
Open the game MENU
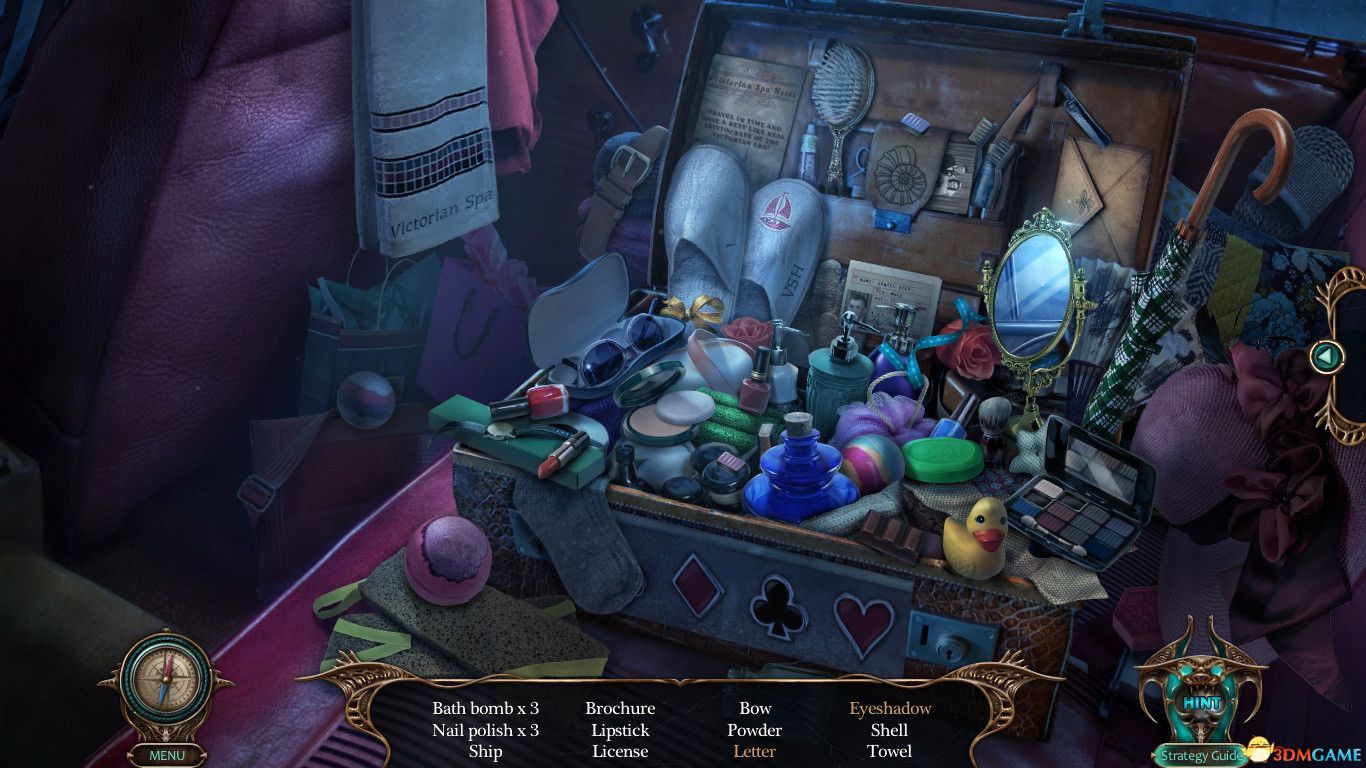click(x=166, y=755)
